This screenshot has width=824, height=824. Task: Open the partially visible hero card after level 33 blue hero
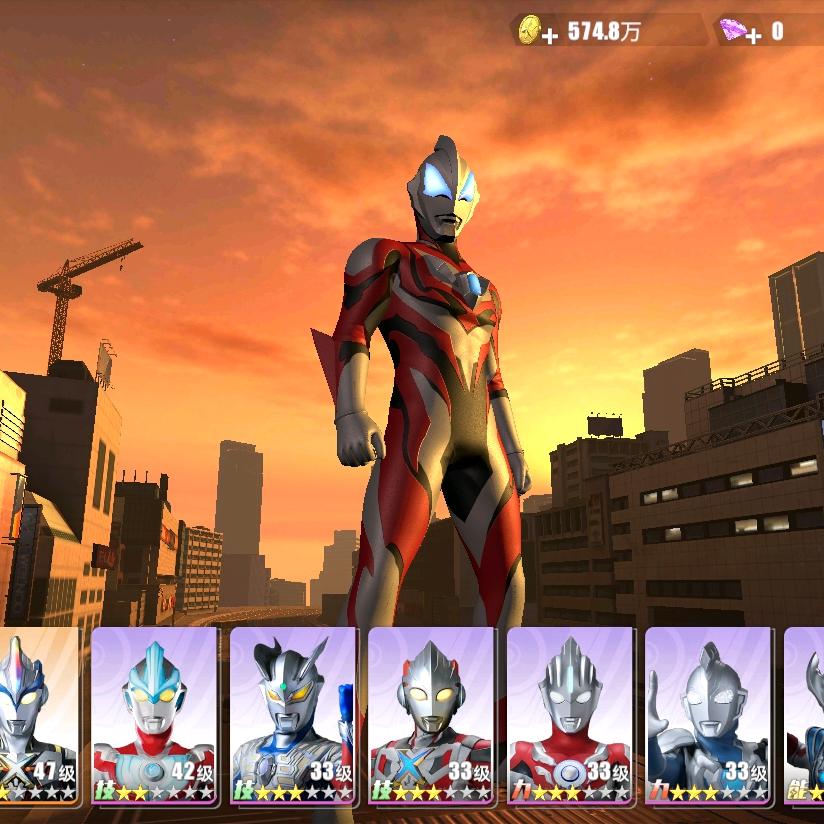805,715
